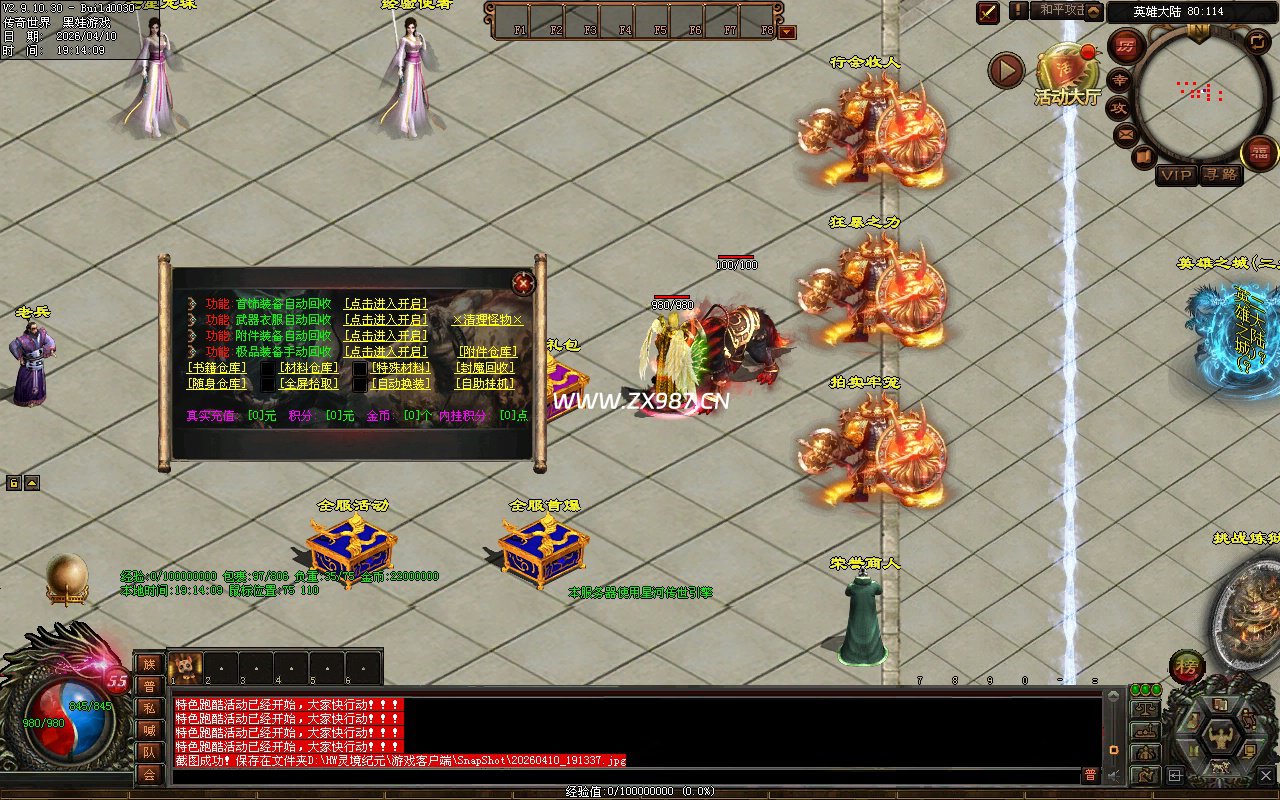This screenshot has height=800, width=1280.
Task: Click the VIP button under the minimap
Action: click(x=1176, y=175)
